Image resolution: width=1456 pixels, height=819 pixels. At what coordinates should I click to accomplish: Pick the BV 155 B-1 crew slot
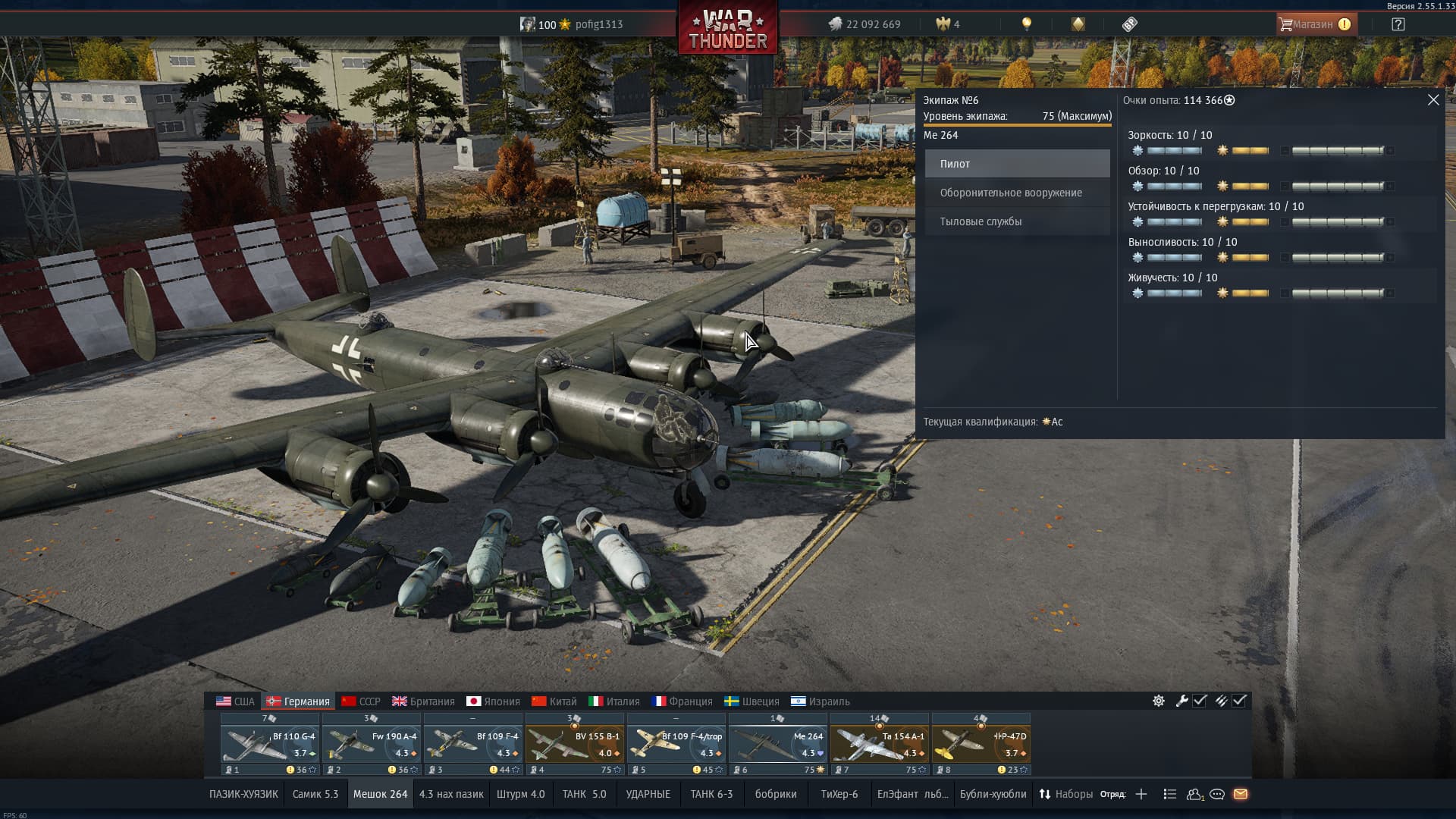point(575,743)
